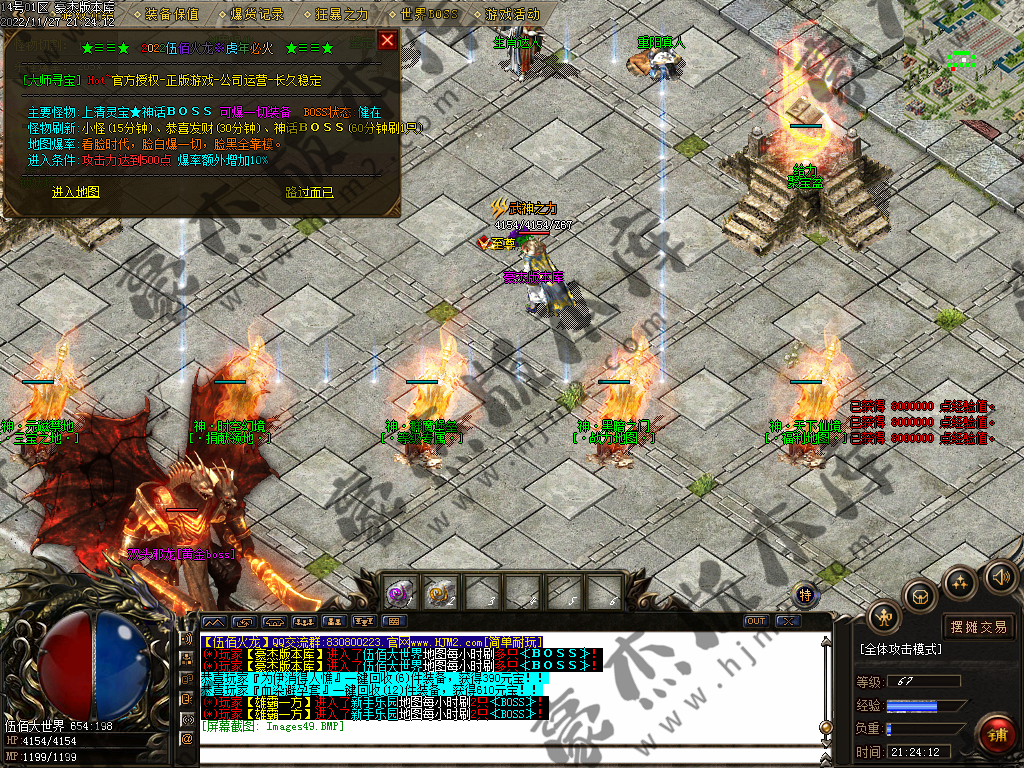The height and width of the screenshot is (768, 1024).
Task: Select the purple swirl item in hotbar slot 1
Action: pyautogui.click(x=400, y=593)
